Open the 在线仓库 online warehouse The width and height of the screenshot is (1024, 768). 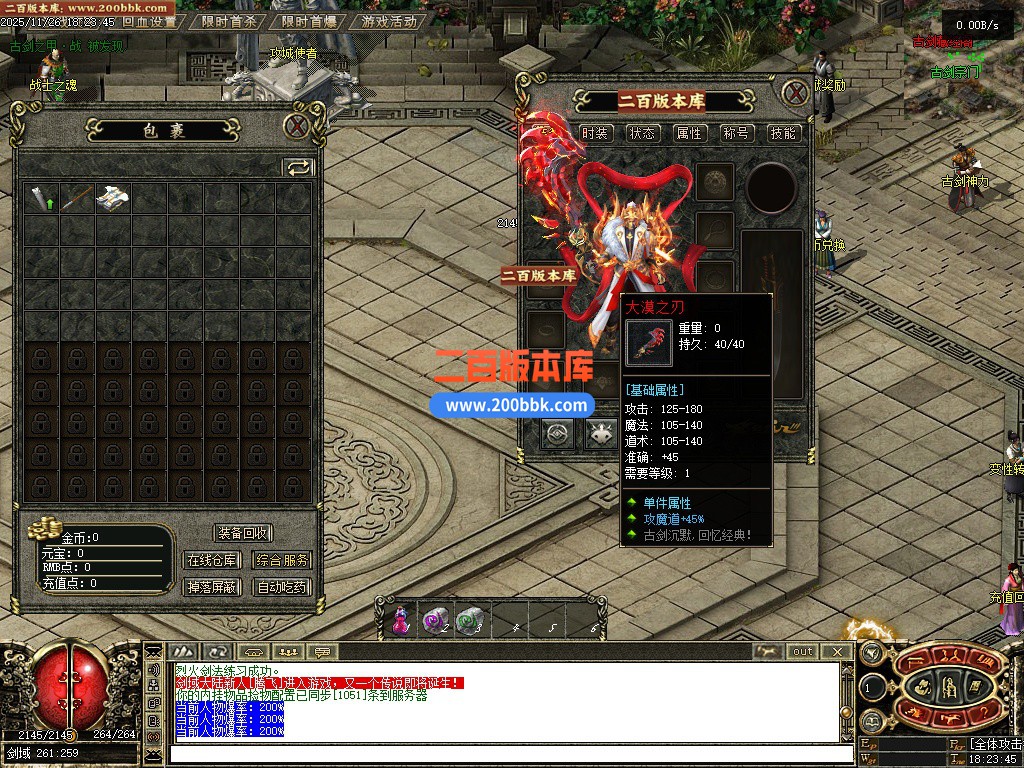pyautogui.click(x=211, y=561)
